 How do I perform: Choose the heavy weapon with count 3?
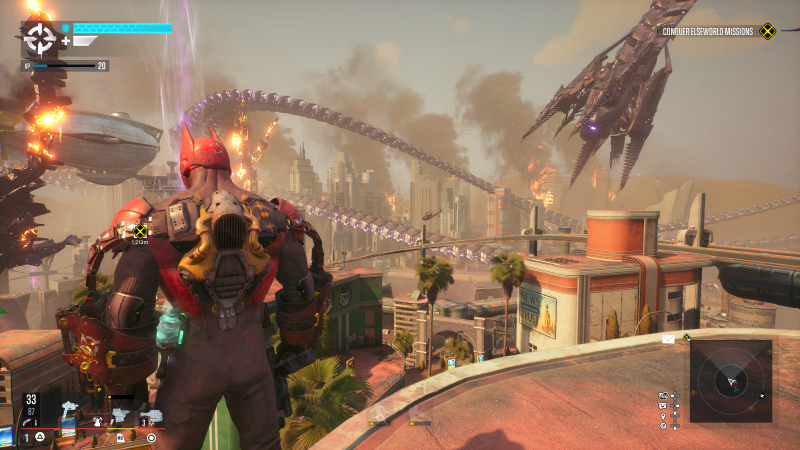pos(150,415)
